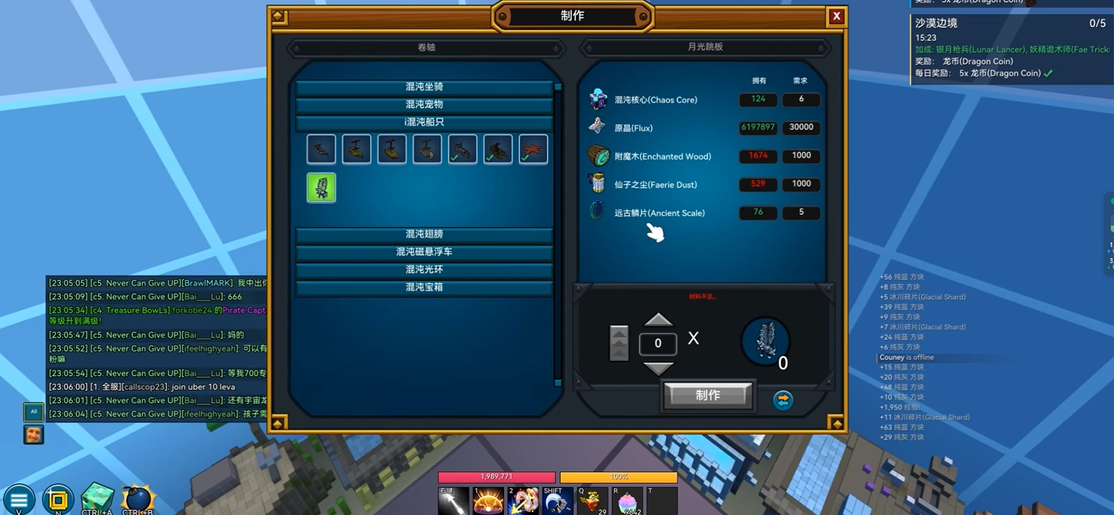Open the 混沌宠物 recipe category
The height and width of the screenshot is (515, 1114).
[424, 104]
